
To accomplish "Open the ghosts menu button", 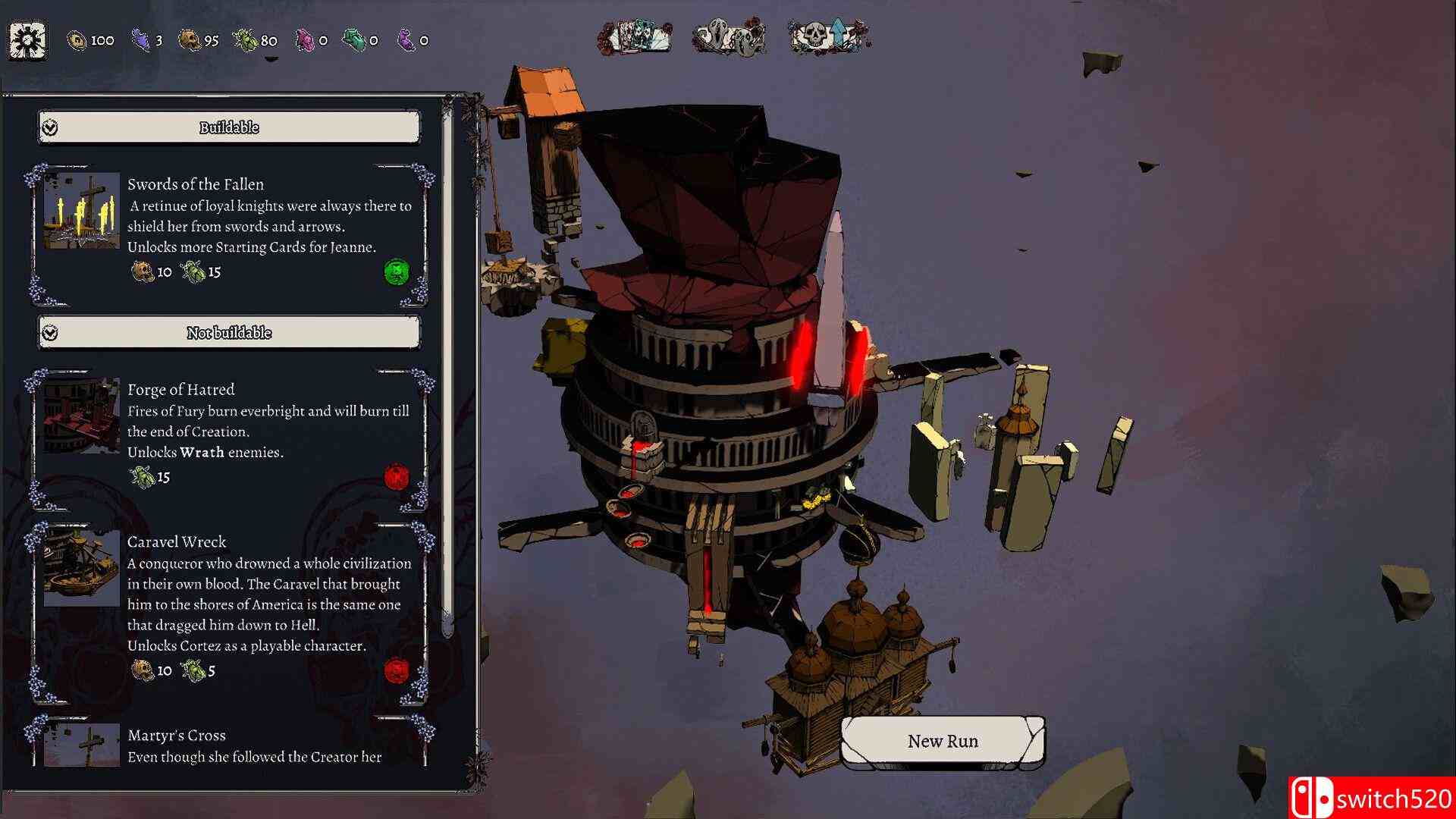I will point(730,36).
